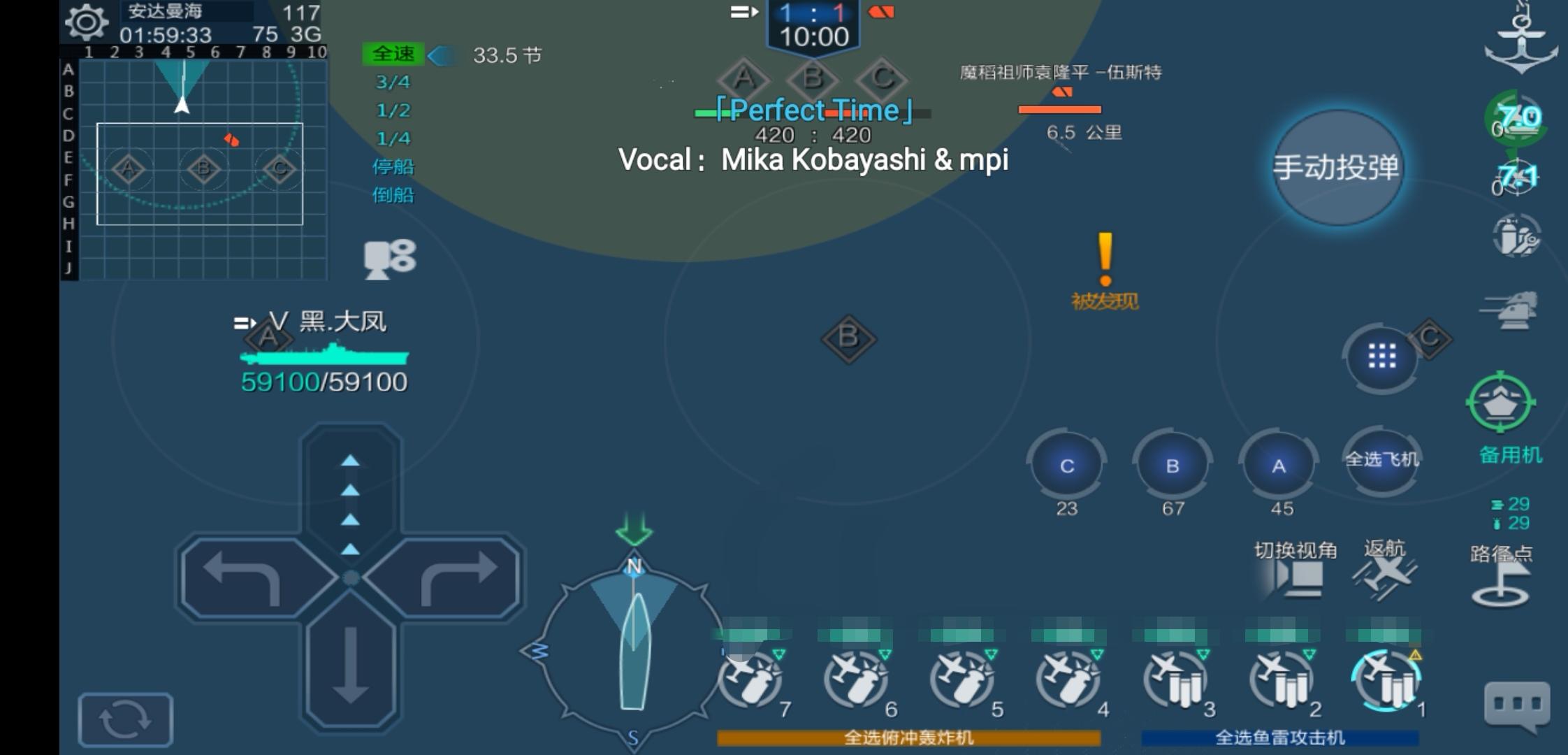Collapse the speed gauge arrow beside 33.5节
This screenshot has height=755, width=1568.
pos(442,56)
